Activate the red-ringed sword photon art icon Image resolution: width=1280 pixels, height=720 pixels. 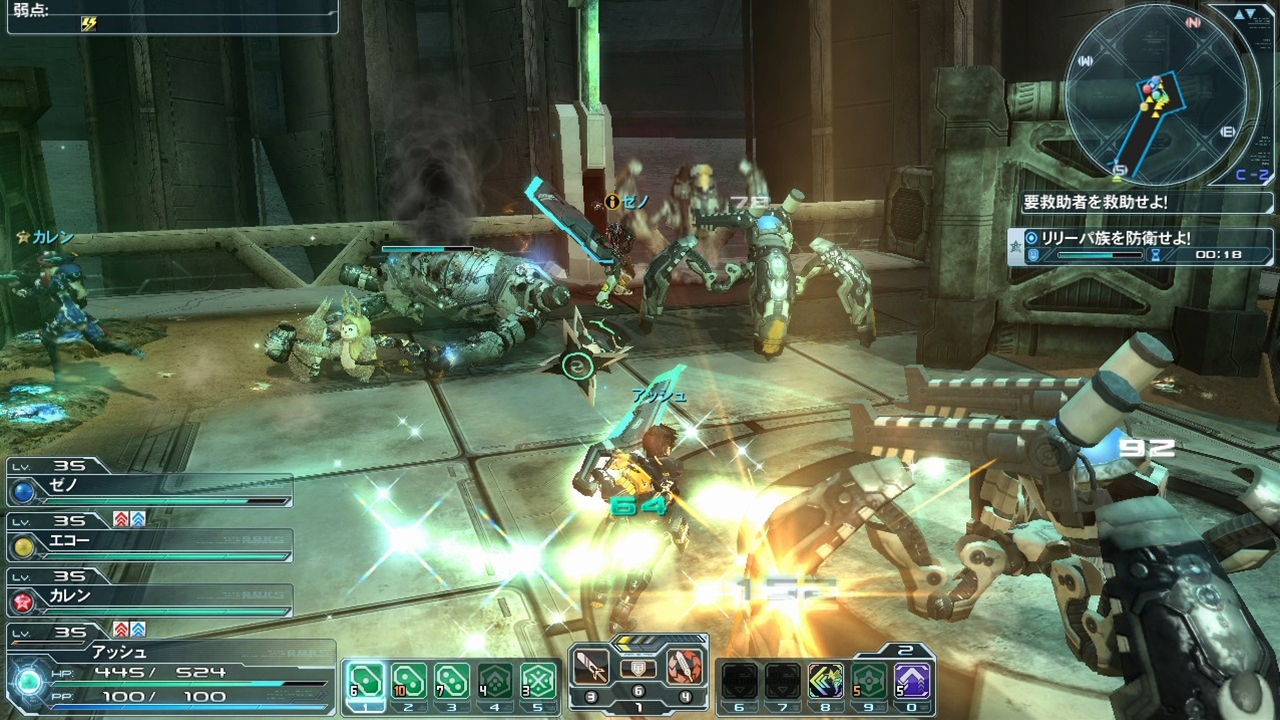click(685, 667)
